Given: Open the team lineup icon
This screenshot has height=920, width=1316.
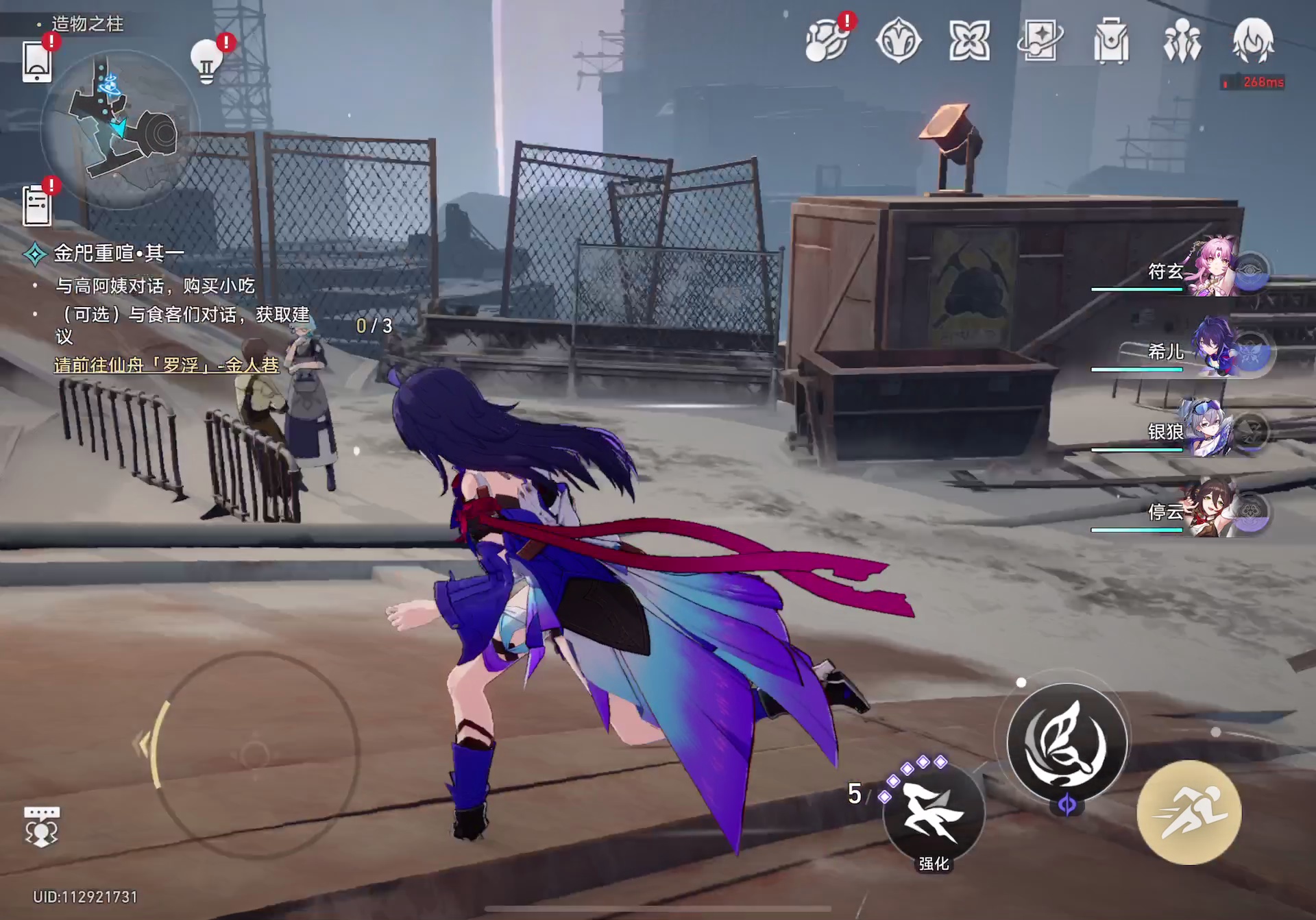Looking at the screenshot, I should pos(1182,41).
